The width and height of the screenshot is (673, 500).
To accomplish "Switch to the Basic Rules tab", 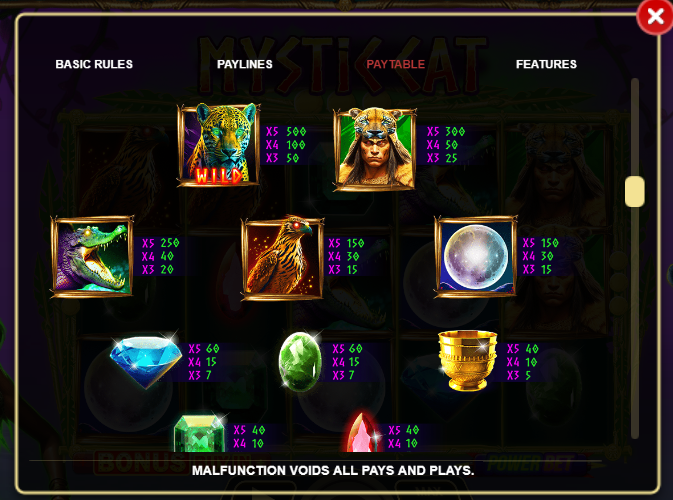I will coord(94,64).
